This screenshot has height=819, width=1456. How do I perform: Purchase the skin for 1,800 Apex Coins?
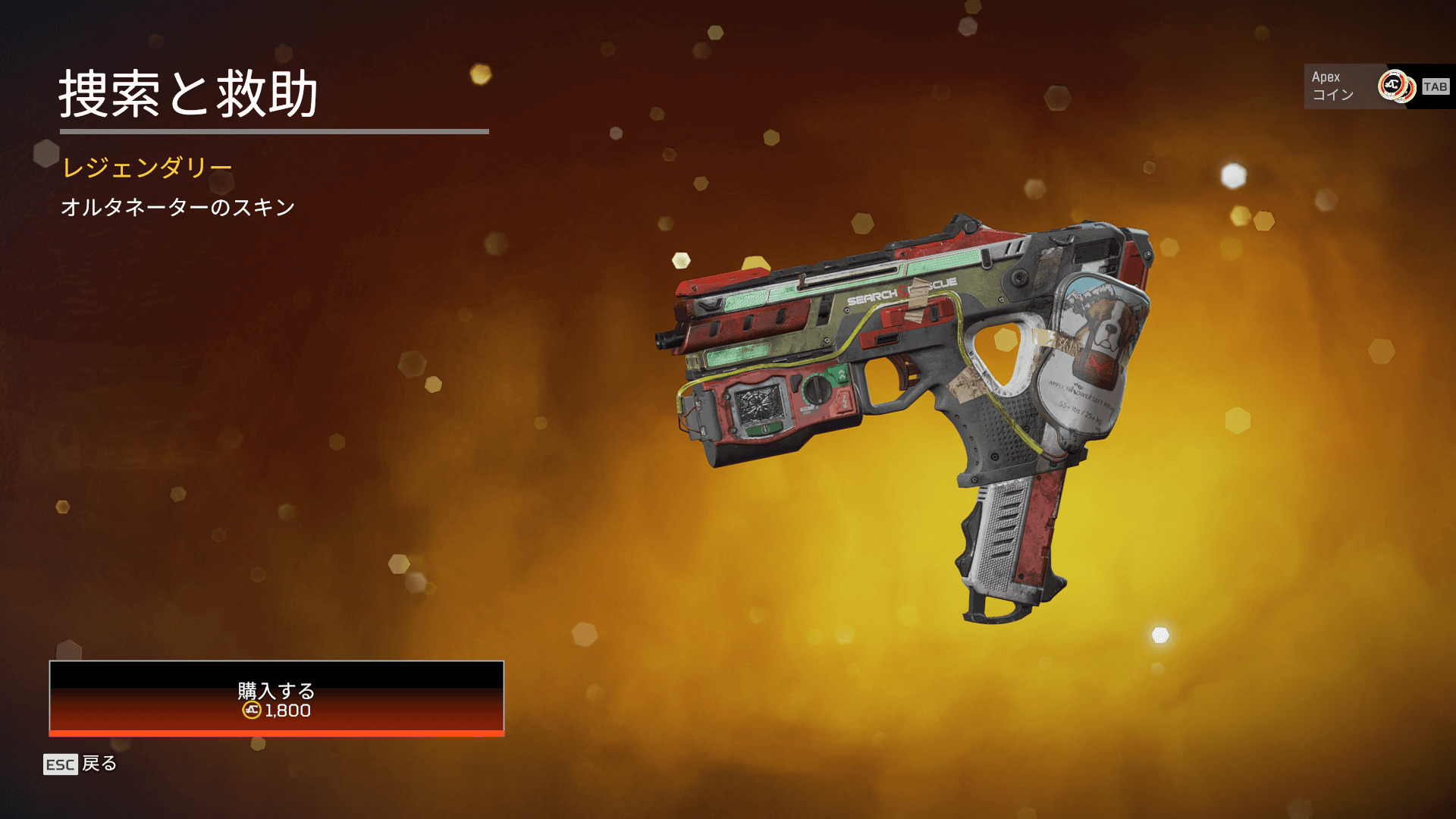(x=276, y=698)
